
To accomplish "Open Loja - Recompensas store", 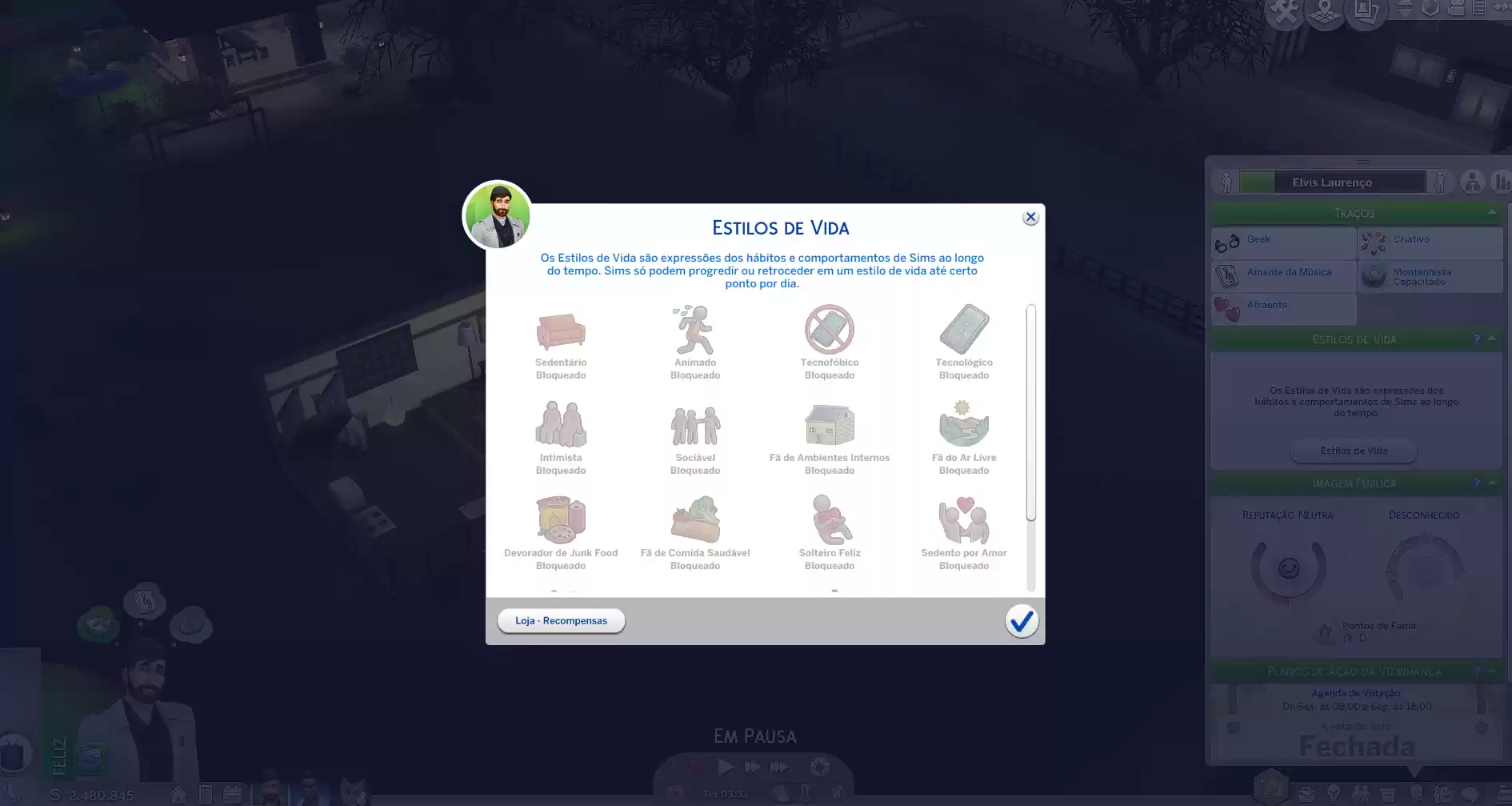I will [x=561, y=621].
